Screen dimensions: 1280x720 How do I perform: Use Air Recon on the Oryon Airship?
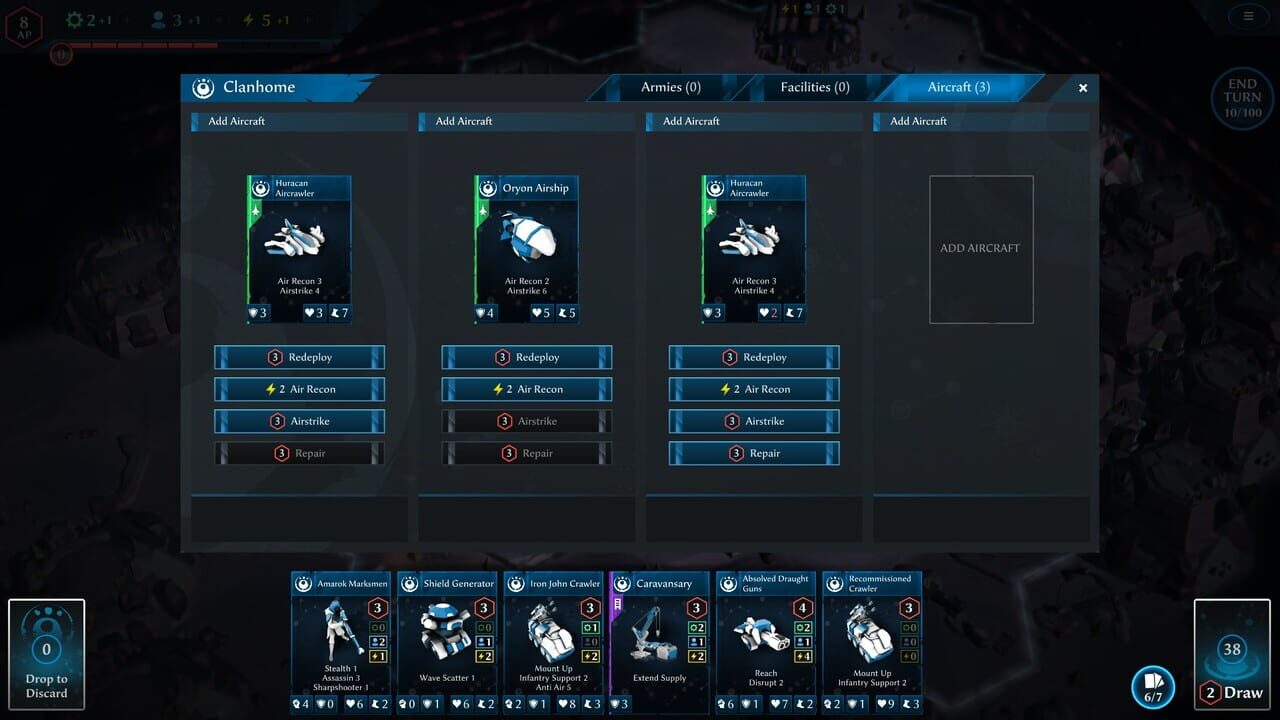click(526, 389)
